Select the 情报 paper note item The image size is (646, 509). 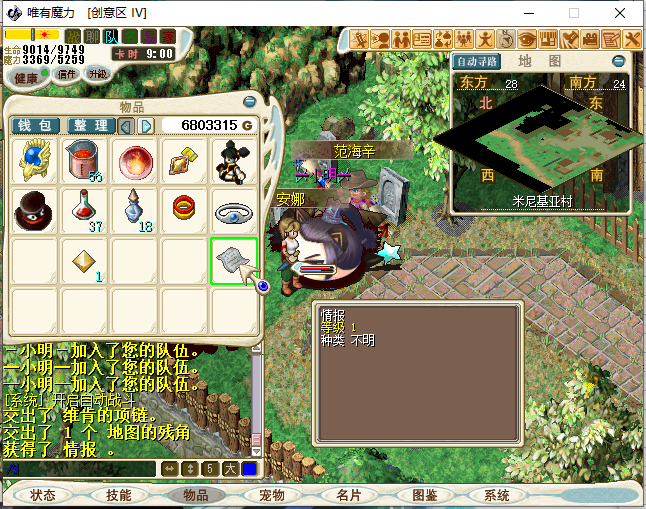[x=233, y=260]
